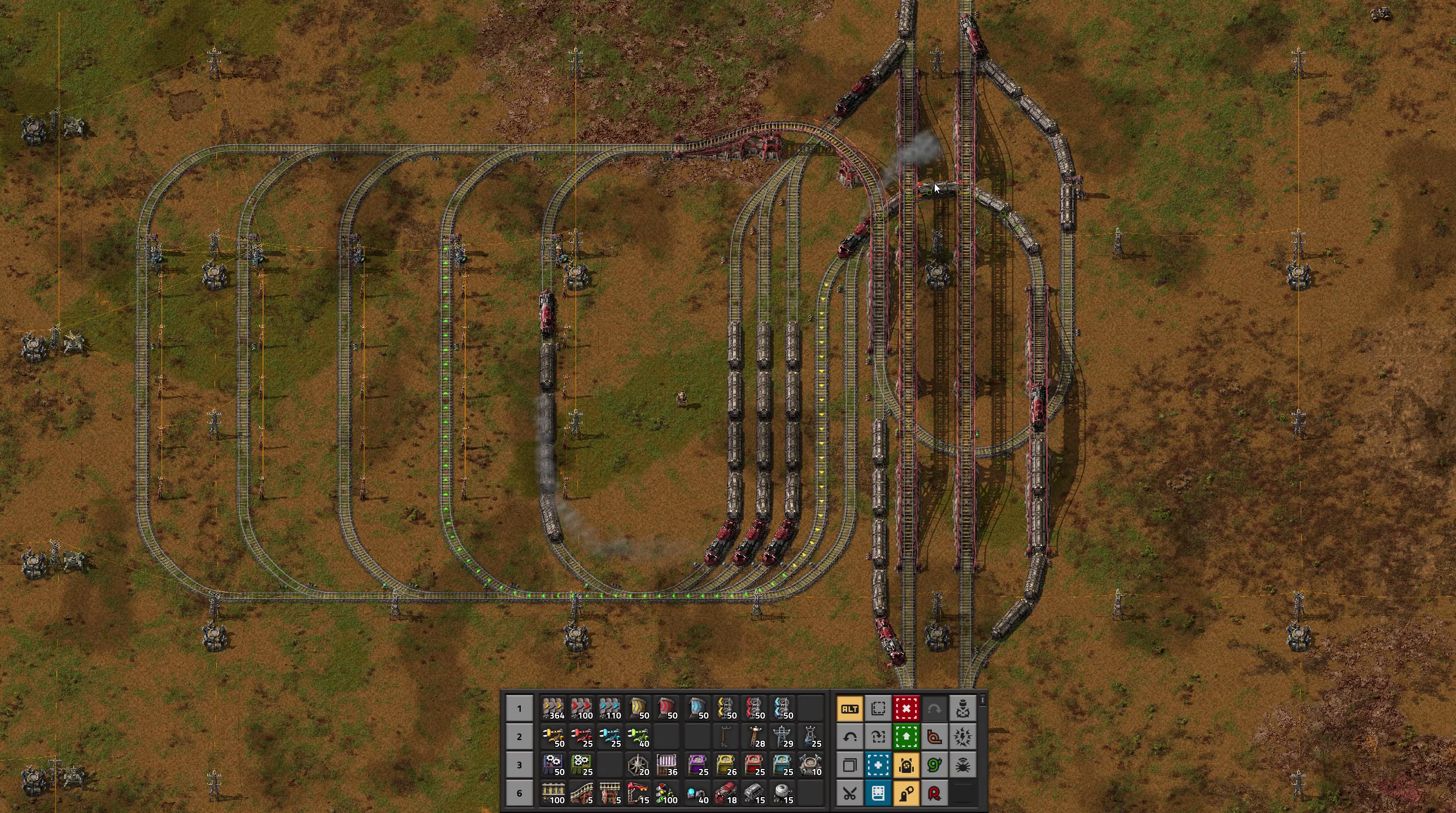Viewport: 1456px width, 813px height.
Task: Select the green upgrade planner tool
Action: tap(906, 737)
